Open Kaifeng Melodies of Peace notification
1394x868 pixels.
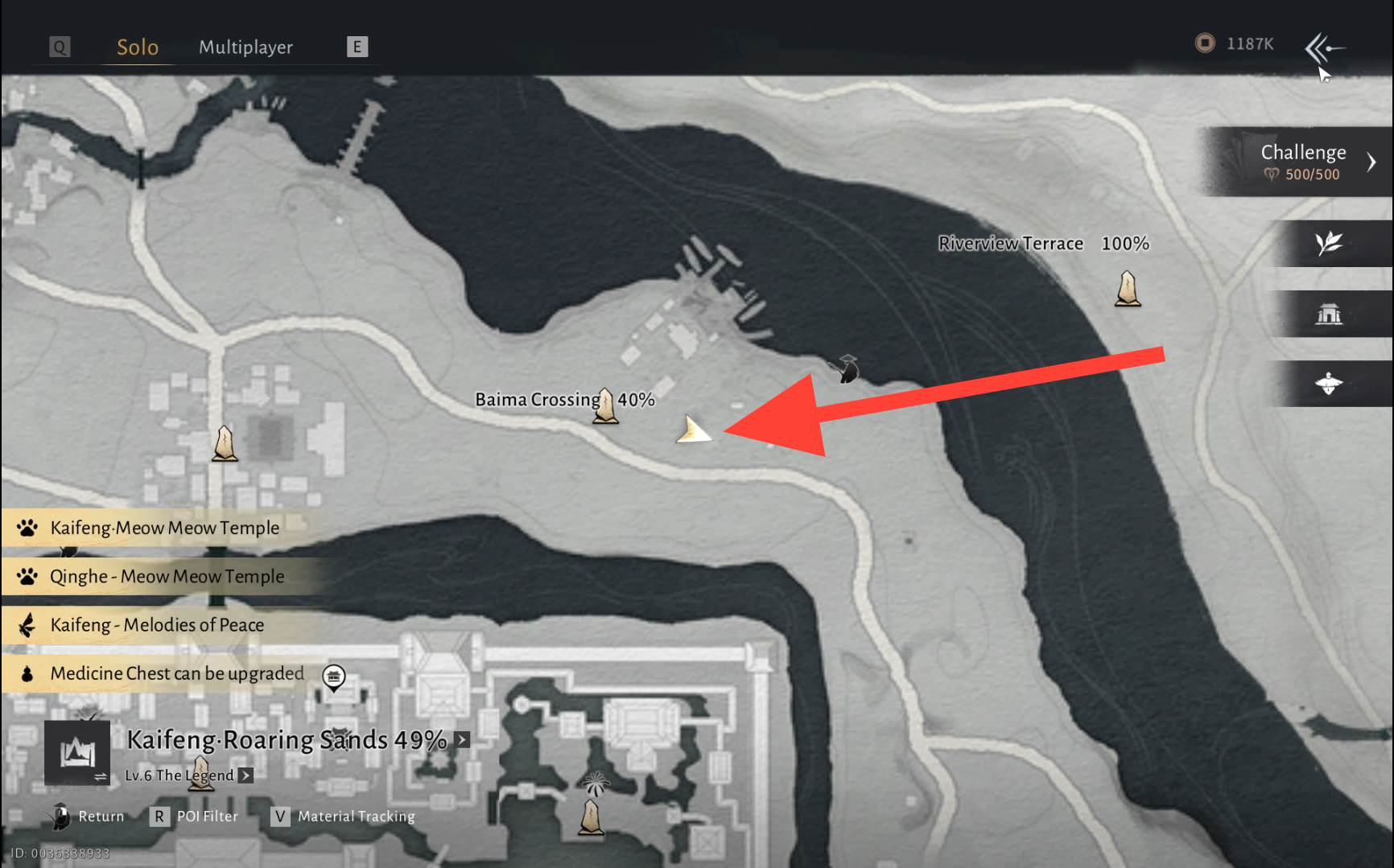click(x=157, y=625)
